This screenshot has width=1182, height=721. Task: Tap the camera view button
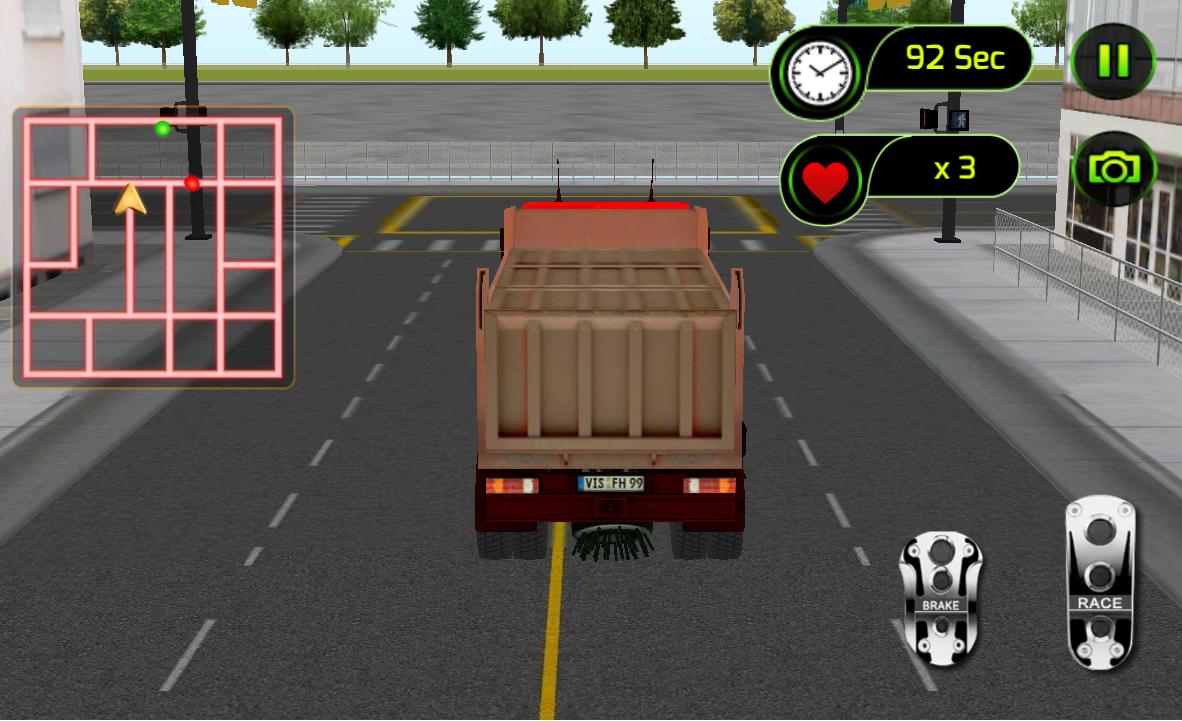tap(1113, 169)
